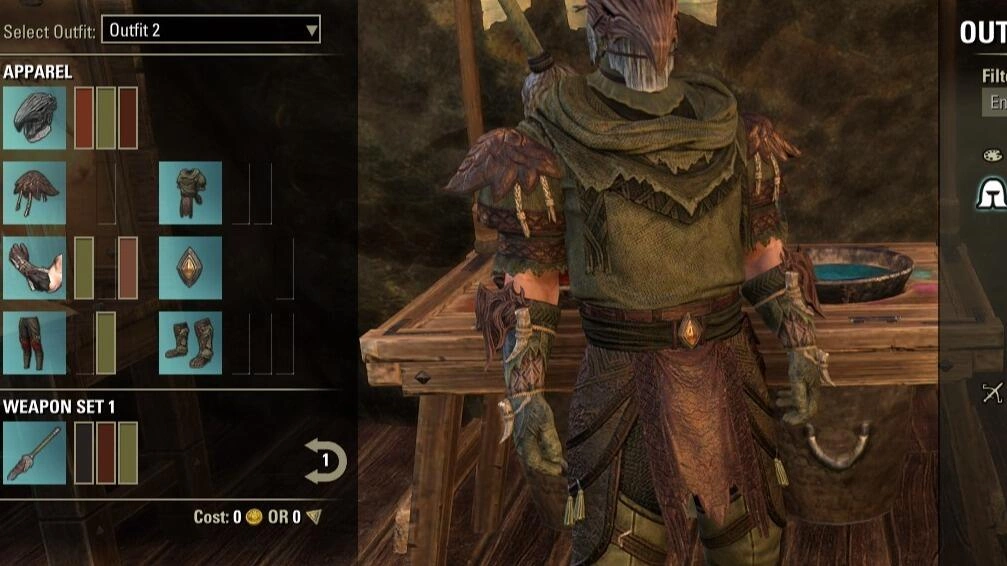Open the crossed weapons category
This screenshot has height=566, width=1007.
[992, 392]
